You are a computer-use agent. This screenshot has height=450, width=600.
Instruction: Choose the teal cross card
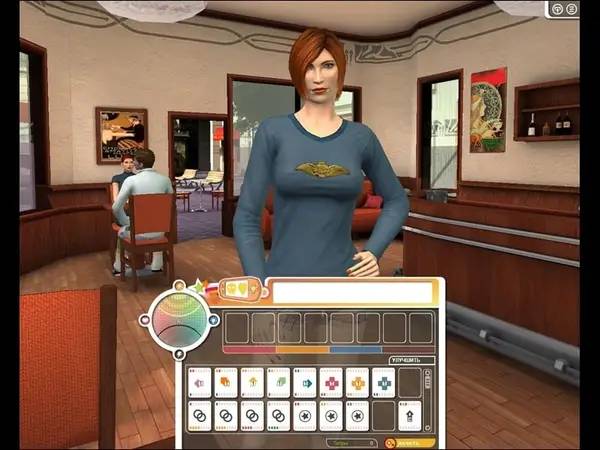(384, 382)
